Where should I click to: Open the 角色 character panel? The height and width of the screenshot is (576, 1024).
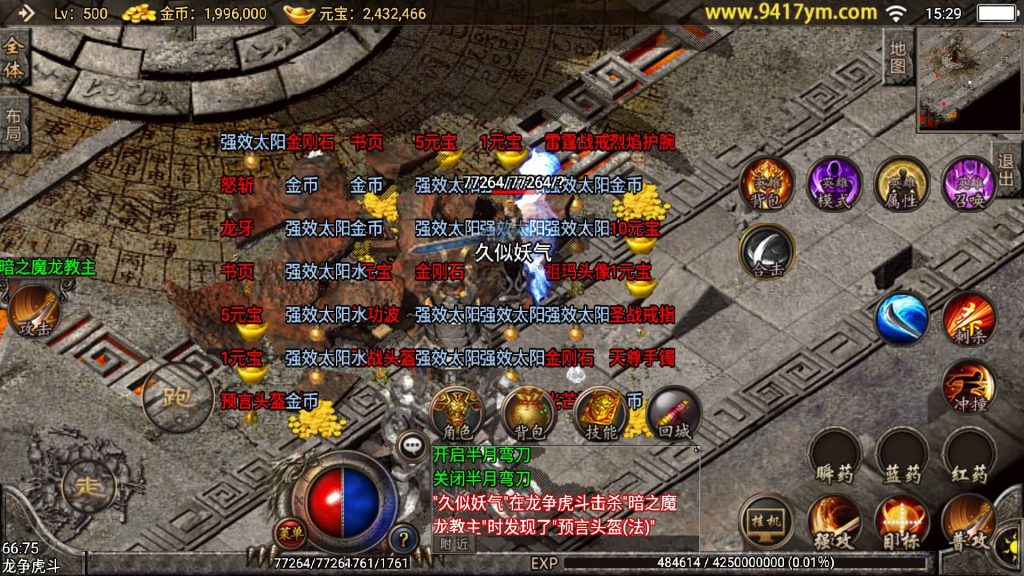tap(458, 412)
